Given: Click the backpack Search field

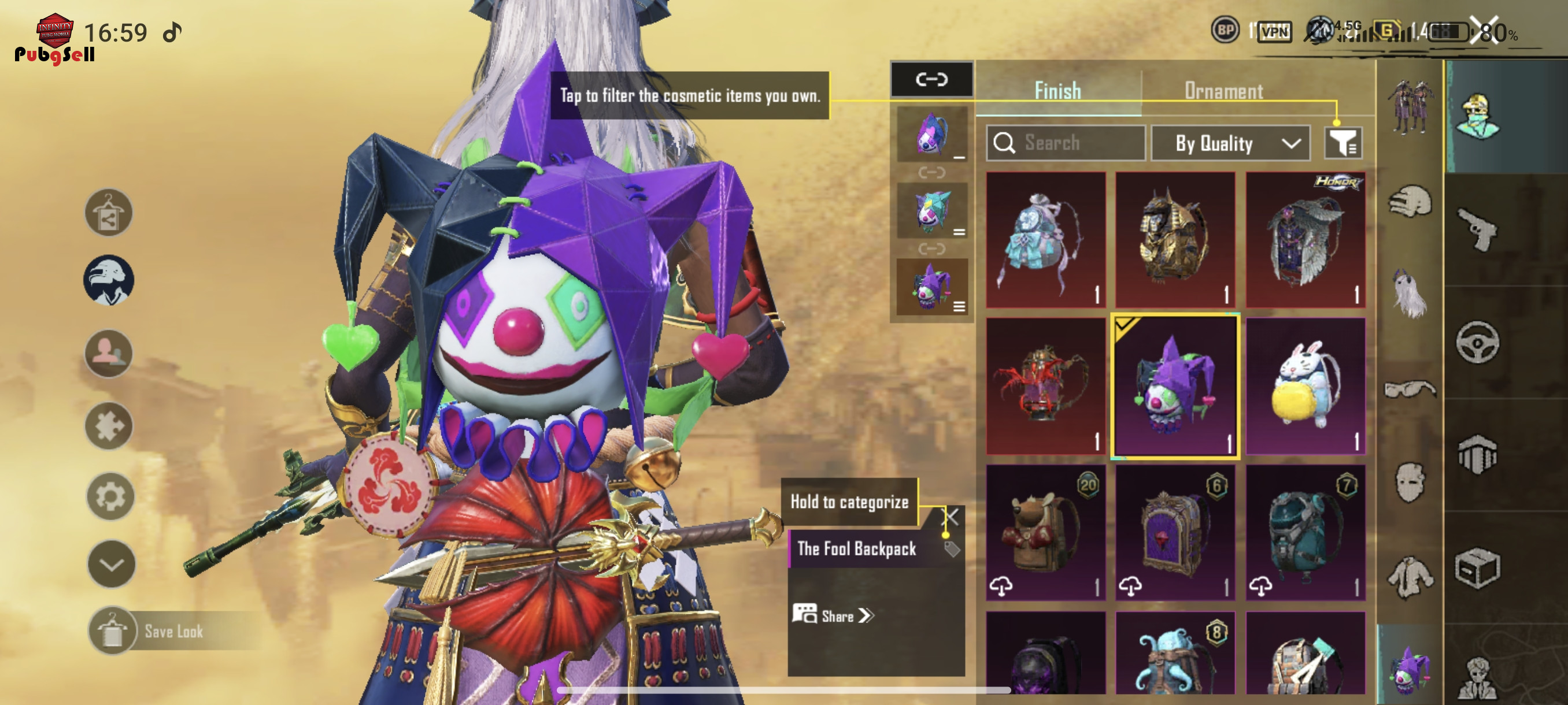Looking at the screenshot, I should pos(1065,143).
